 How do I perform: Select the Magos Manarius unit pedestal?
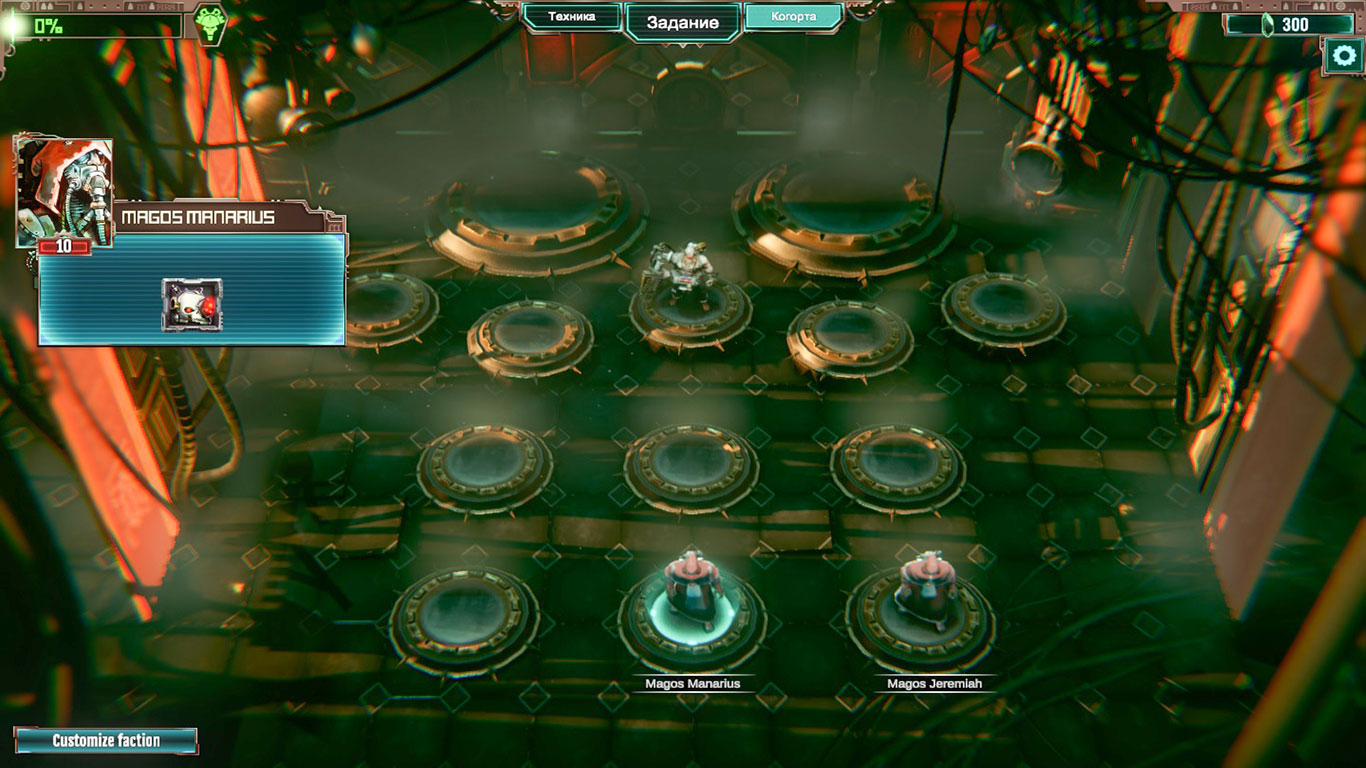point(692,612)
